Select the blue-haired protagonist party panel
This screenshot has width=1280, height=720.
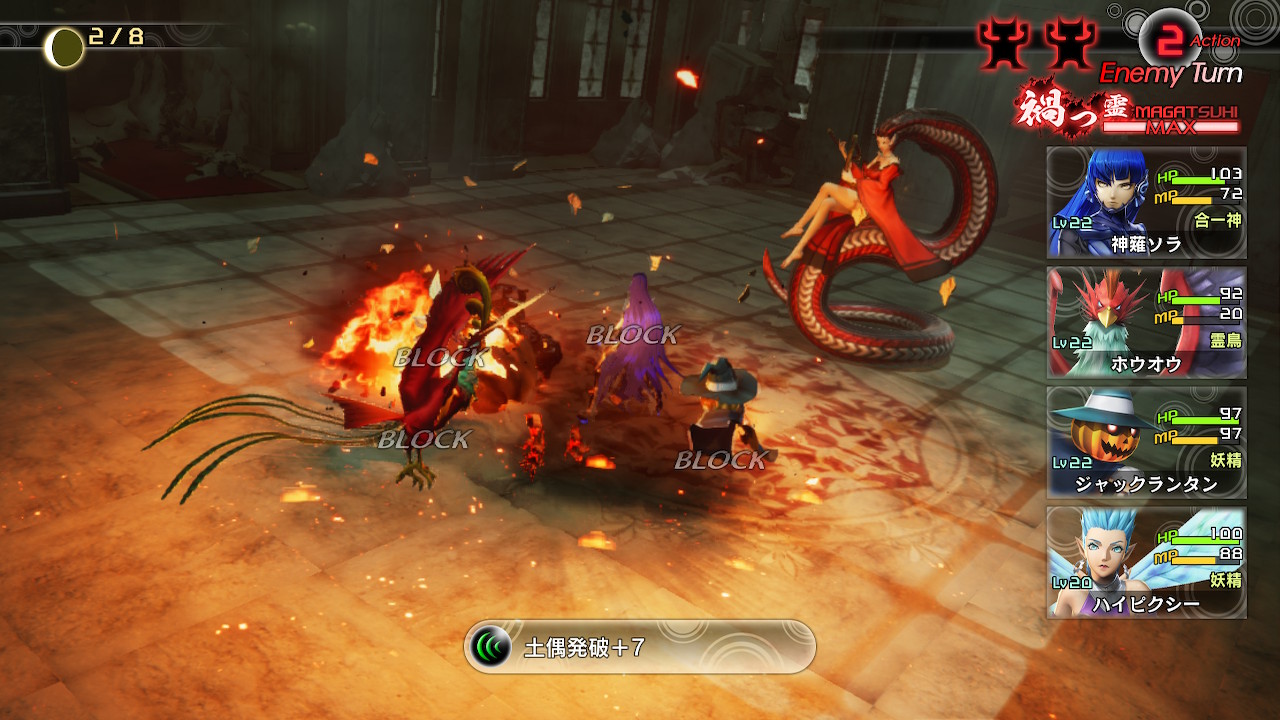click(1146, 202)
